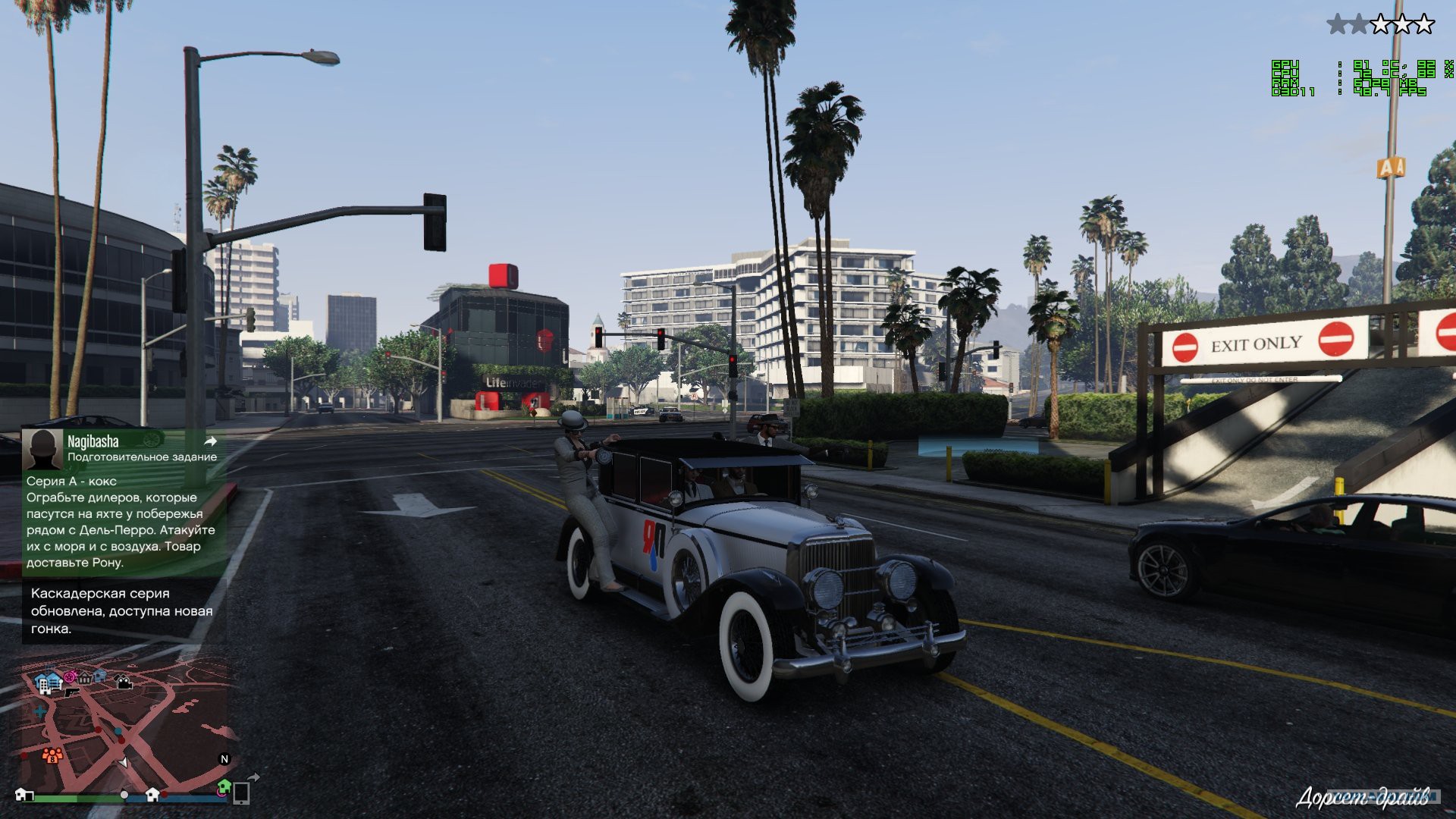Click the white house with garage blip
This screenshot has width=1456, height=819.
coord(25,795)
